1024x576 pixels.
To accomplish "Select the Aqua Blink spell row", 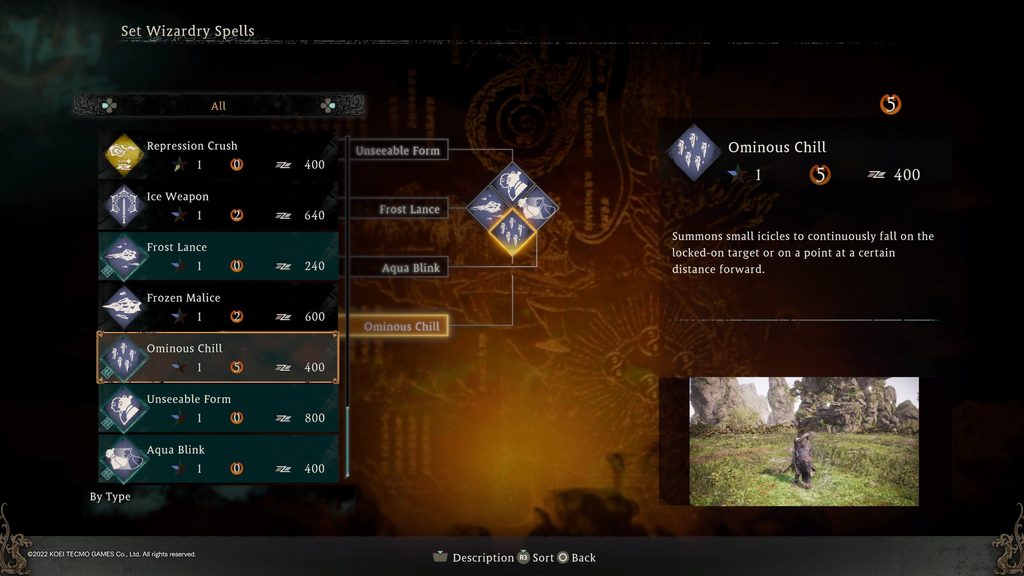I will pos(218,459).
